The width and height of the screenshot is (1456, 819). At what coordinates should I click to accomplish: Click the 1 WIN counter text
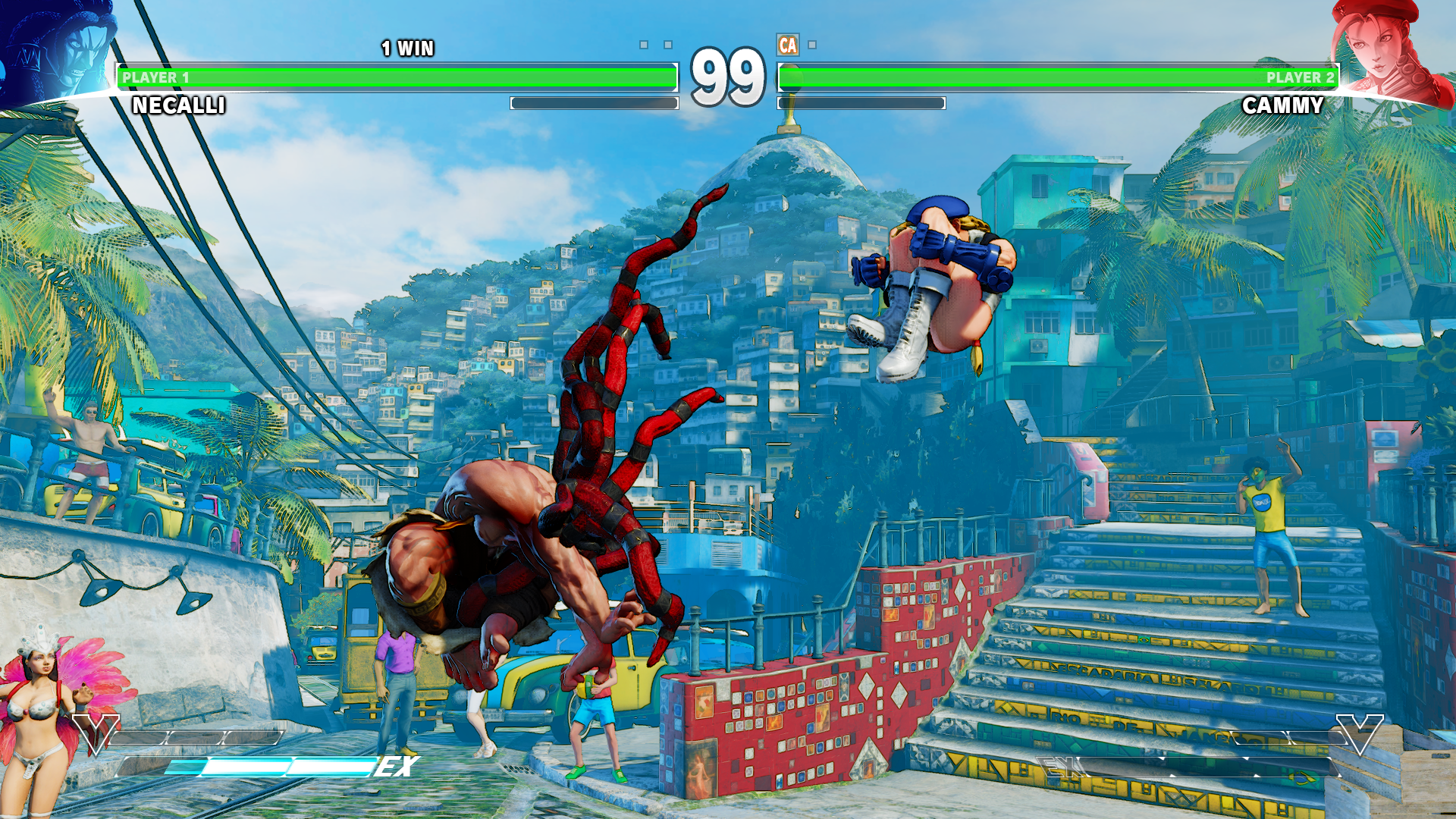point(406,47)
